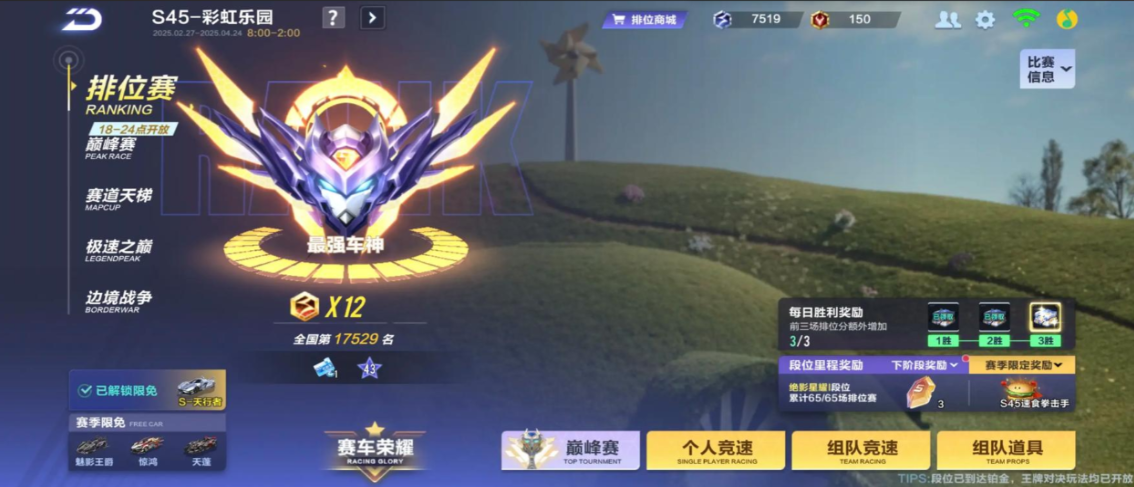Screen dimensions: 1134x487
Task: Select 巅峰赛 Peak Race in side menu
Action: tap(110, 147)
